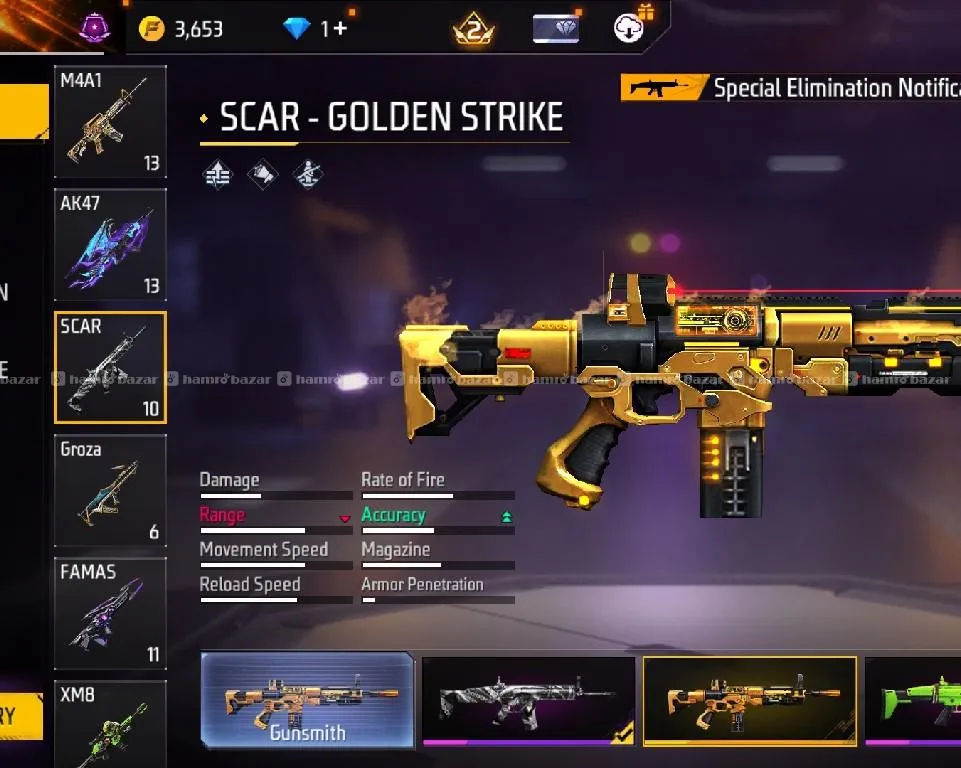Open the diamond voucher card icon

point(556,28)
